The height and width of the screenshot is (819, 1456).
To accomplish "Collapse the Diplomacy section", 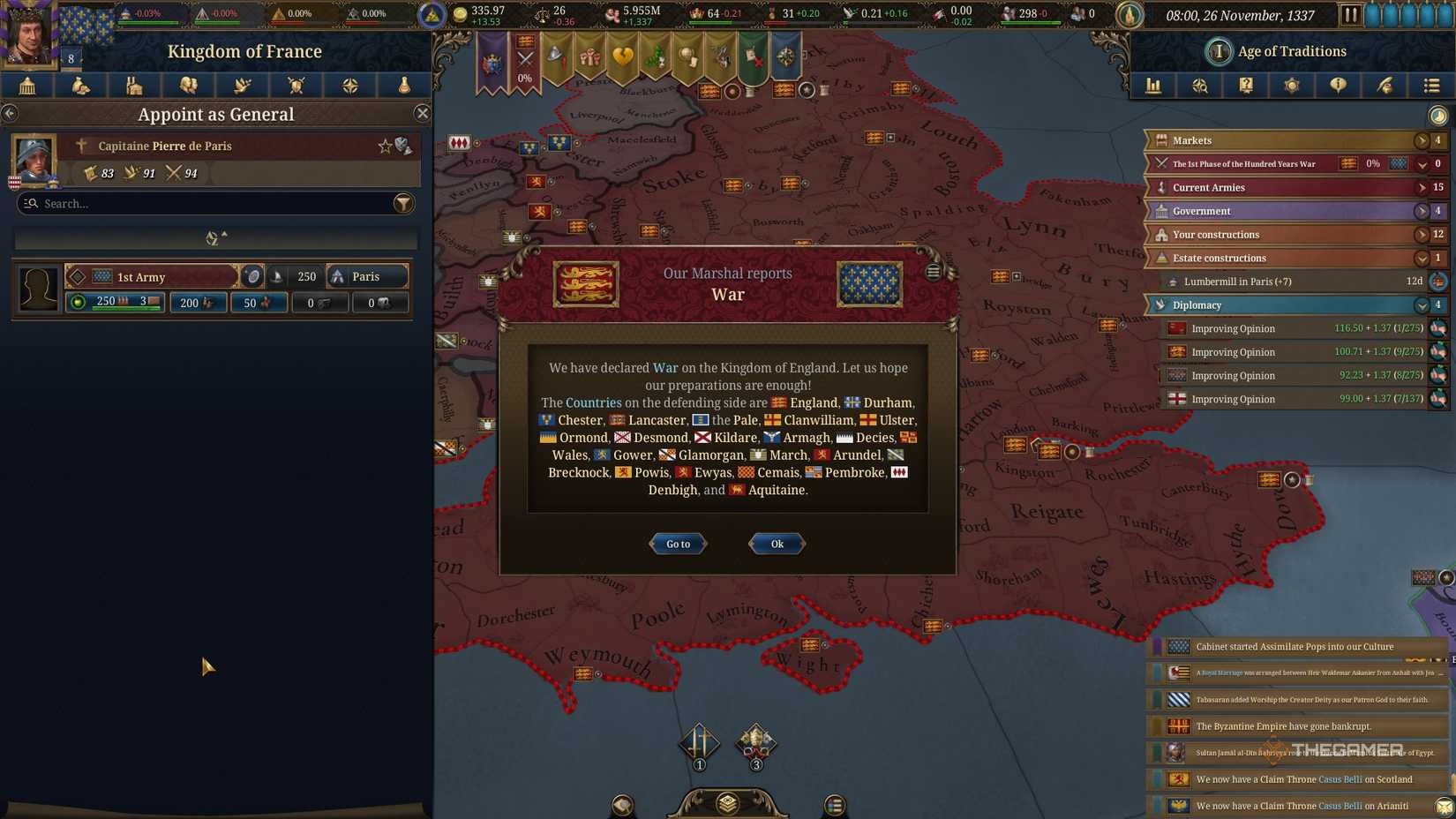I will (x=1422, y=305).
